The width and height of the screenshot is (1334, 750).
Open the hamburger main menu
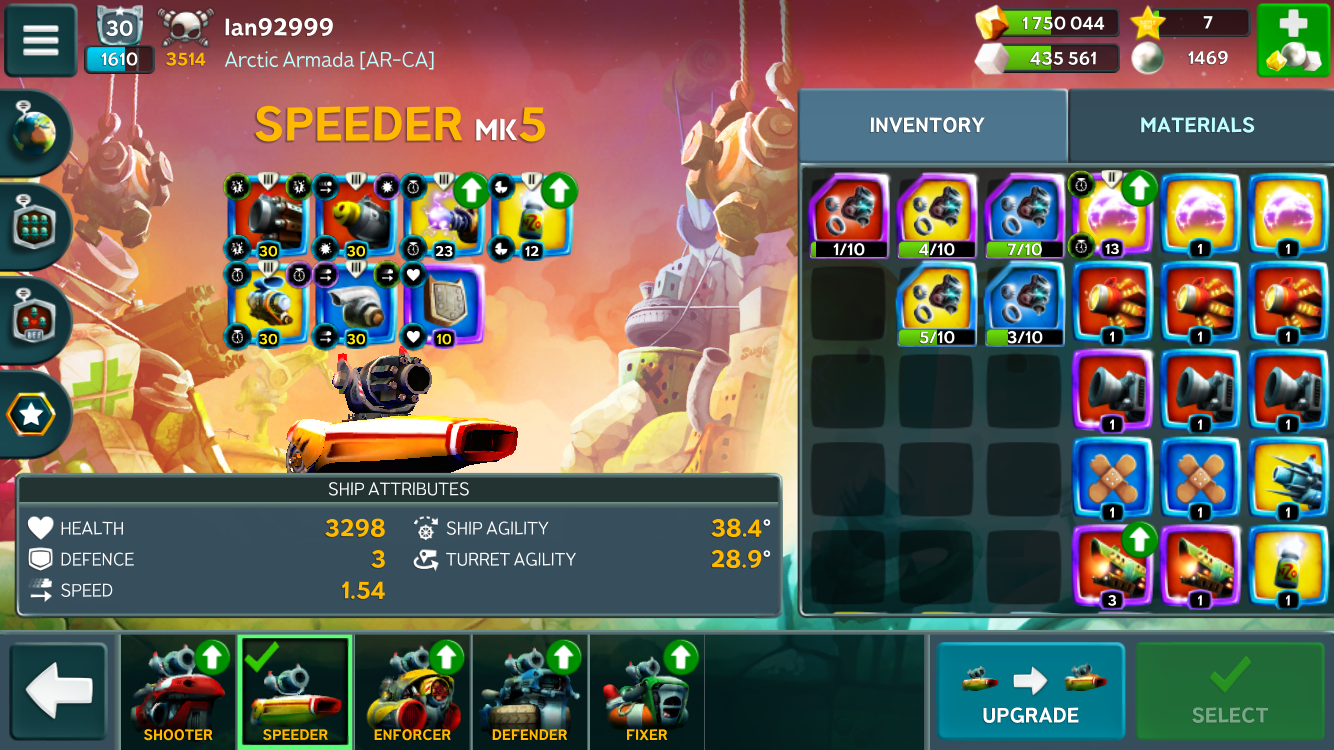pos(41,40)
